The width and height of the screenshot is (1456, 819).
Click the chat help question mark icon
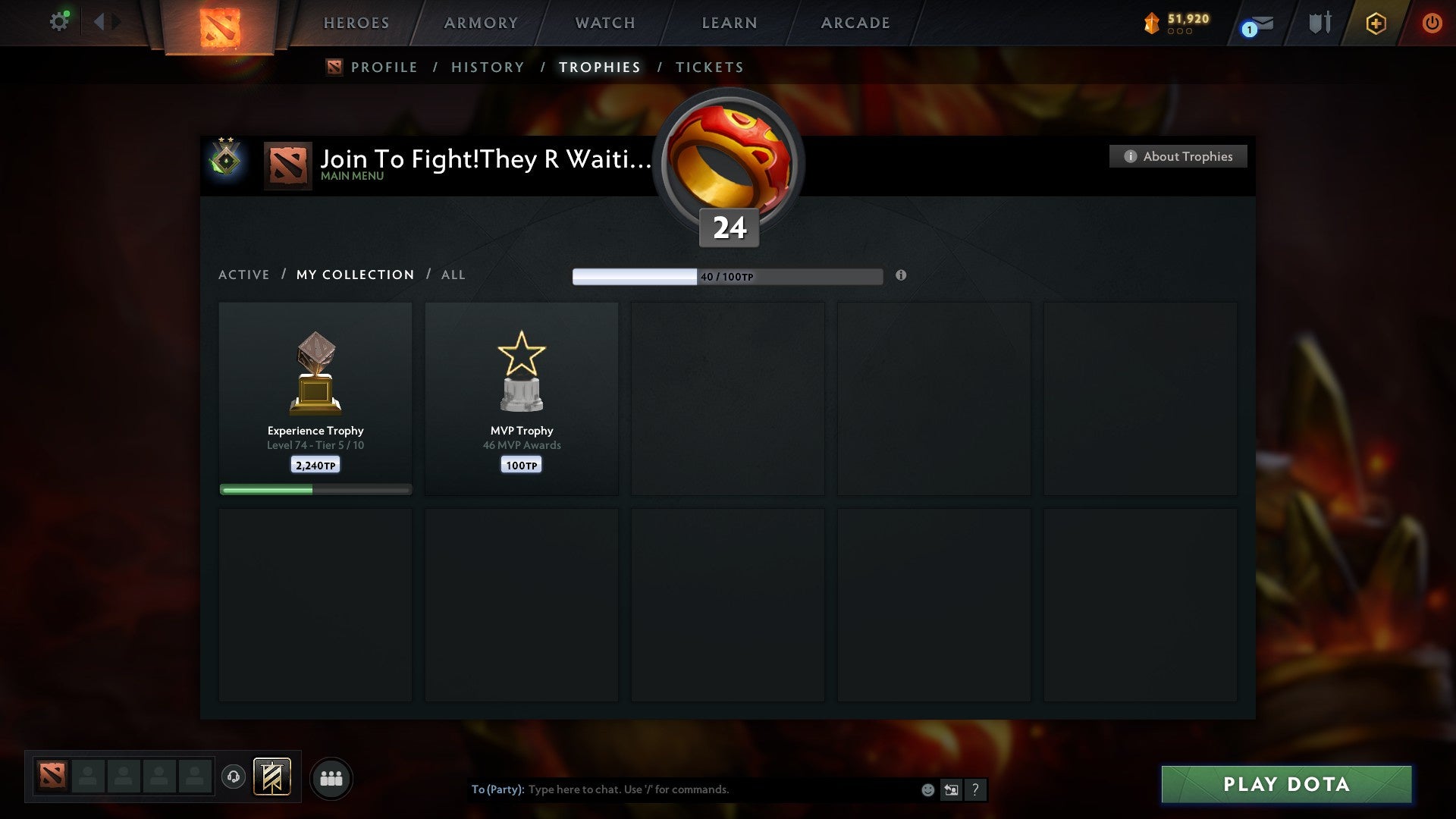[x=976, y=789]
